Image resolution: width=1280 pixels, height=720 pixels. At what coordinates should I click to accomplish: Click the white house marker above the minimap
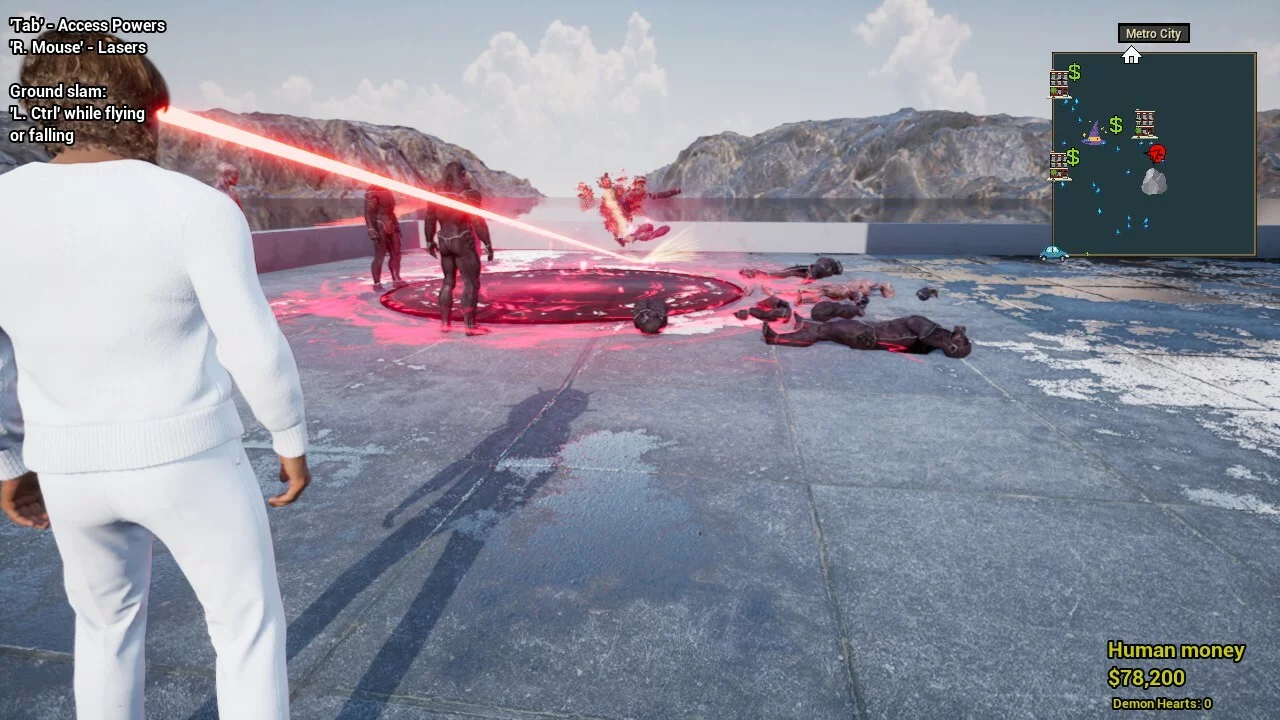[x=1131, y=56]
